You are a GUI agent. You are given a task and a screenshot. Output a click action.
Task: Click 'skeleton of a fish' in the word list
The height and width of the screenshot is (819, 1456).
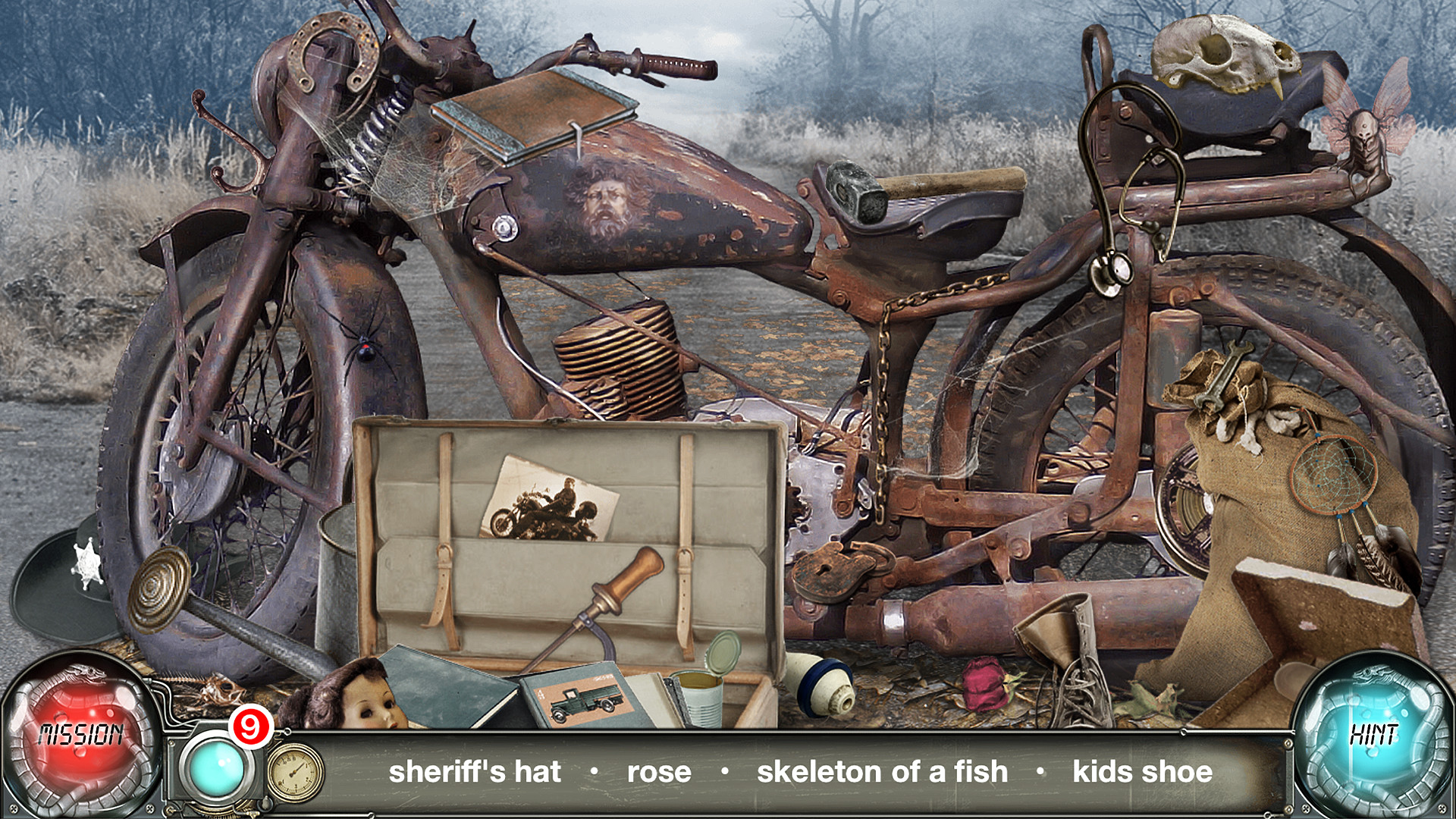pos(883,773)
